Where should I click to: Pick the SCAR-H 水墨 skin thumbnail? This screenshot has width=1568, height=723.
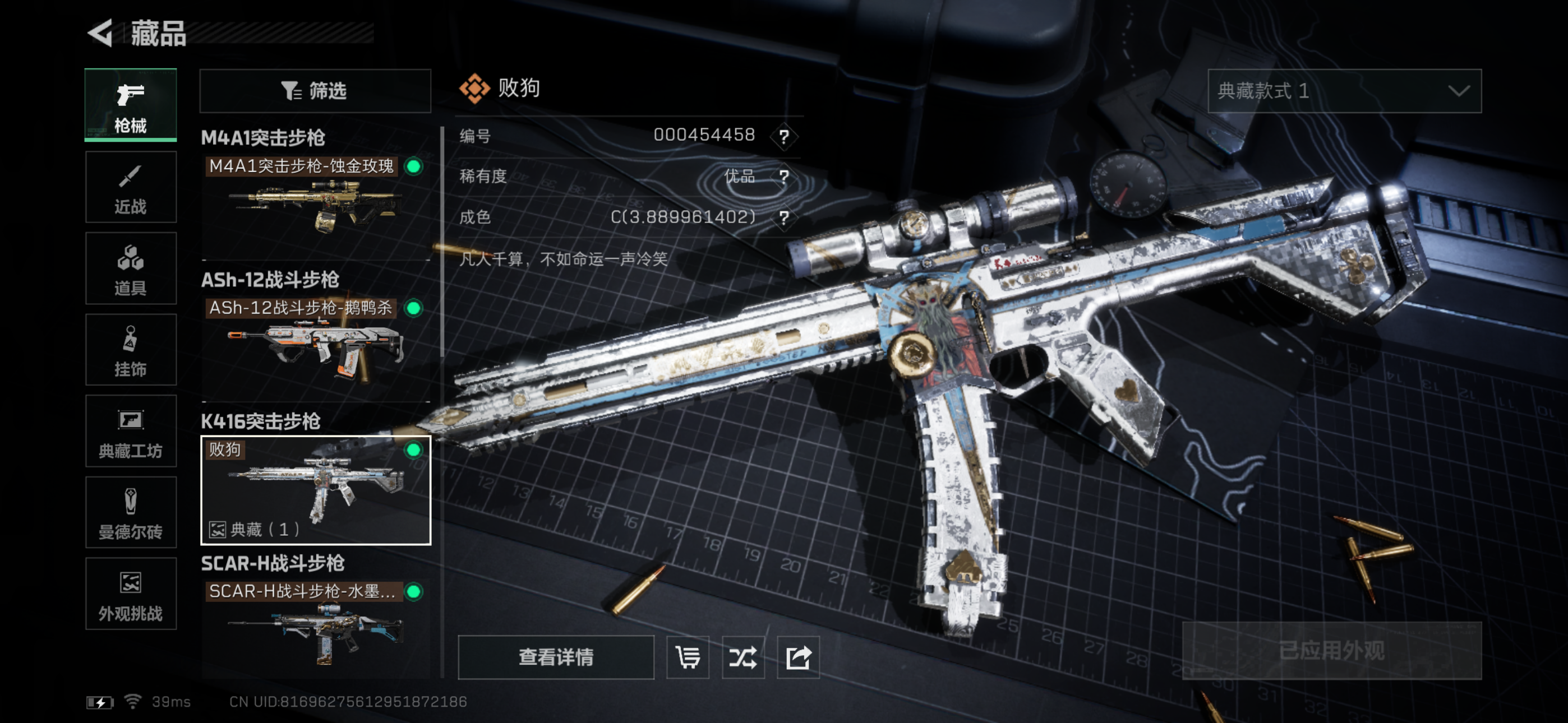pyautogui.click(x=315, y=627)
